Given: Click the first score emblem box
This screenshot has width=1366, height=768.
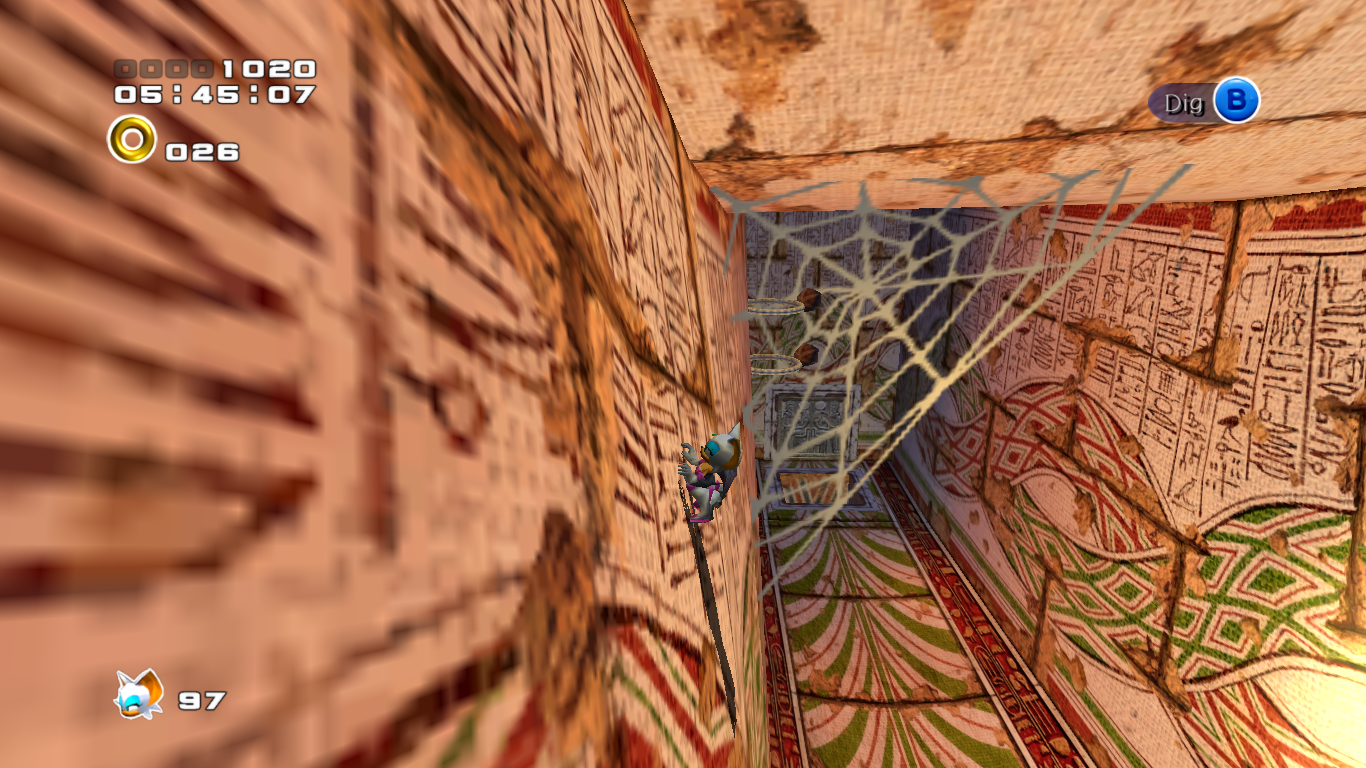Looking at the screenshot, I should point(125,69).
